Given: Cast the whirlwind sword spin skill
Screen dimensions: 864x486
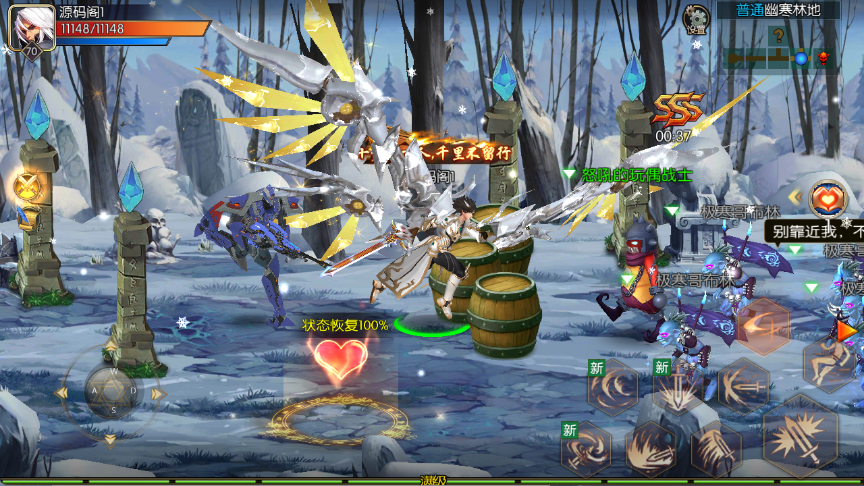Looking at the screenshot, I should 587,448.
